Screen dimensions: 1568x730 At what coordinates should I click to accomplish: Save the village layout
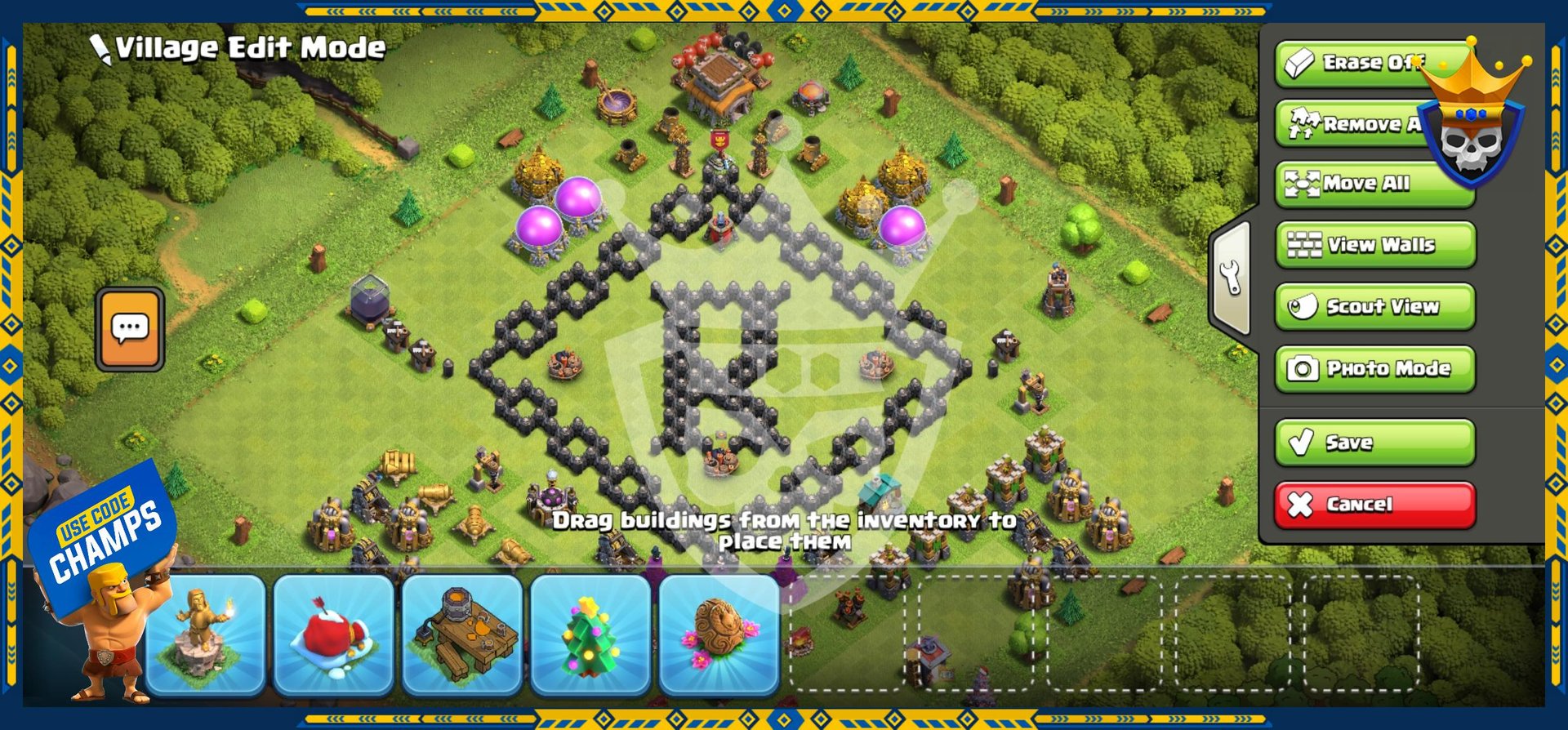pos(1375,443)
